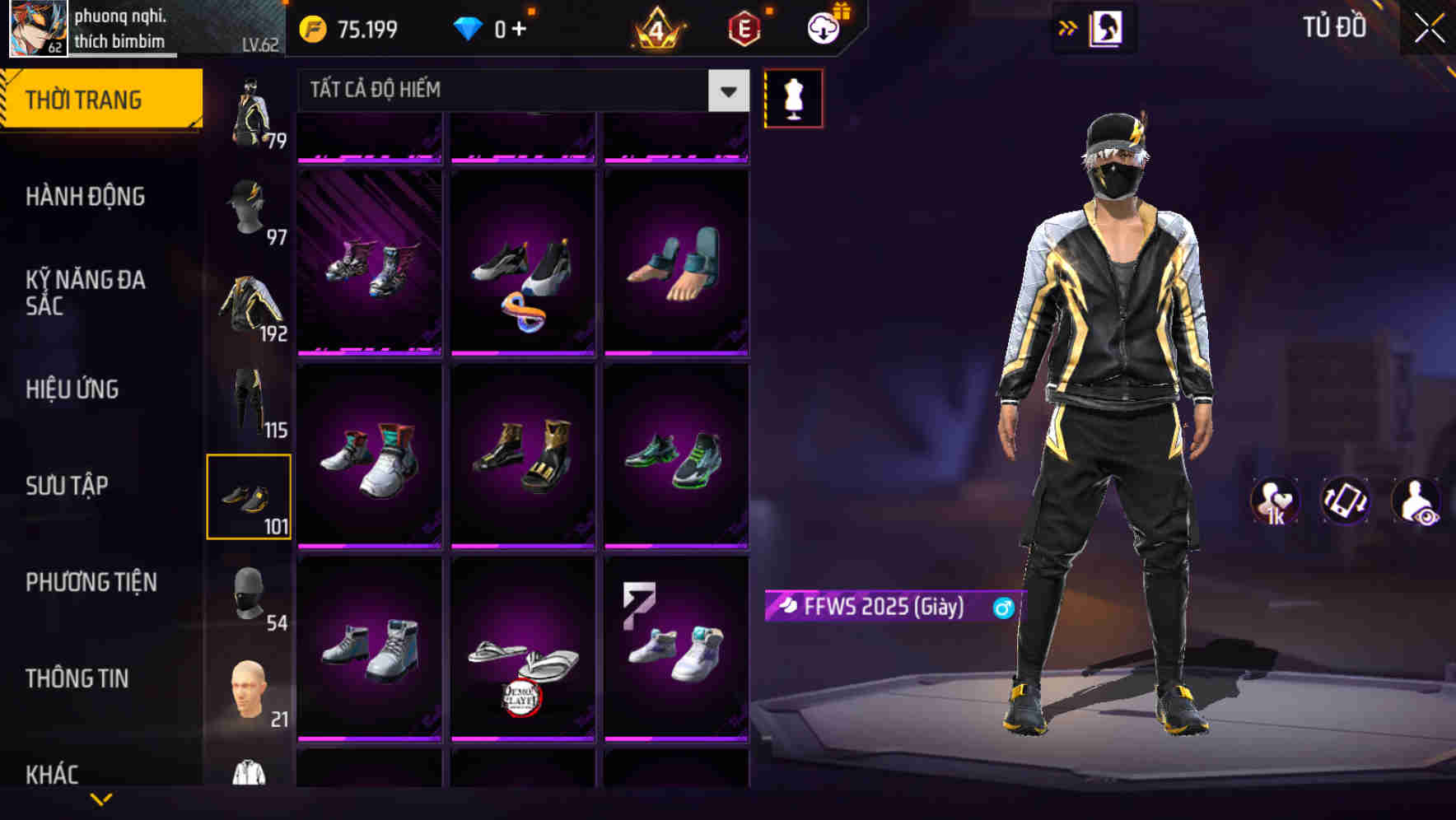Click the 1k heart likes icon
This screenshot has height=820, width=1456.
point(1275,501)
